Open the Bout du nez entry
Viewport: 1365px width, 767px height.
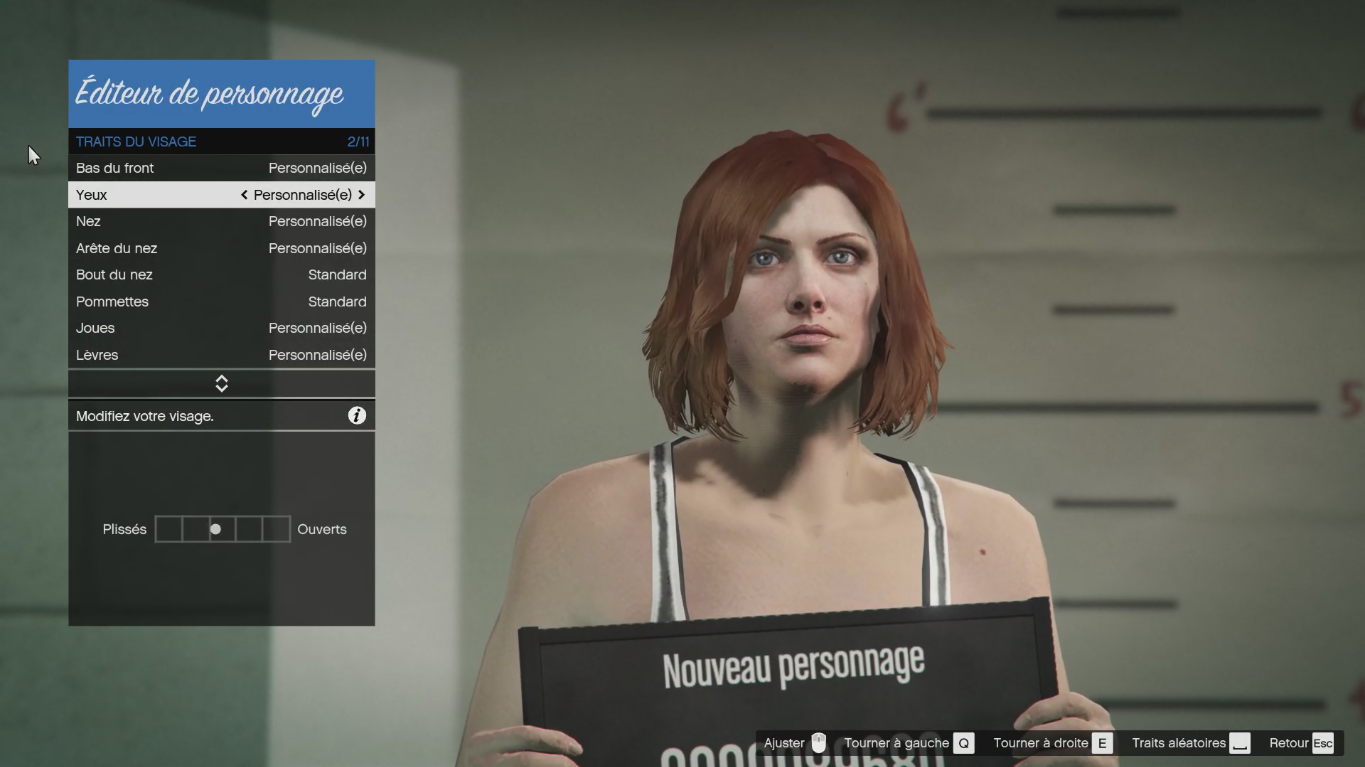(x=221, y=275)
